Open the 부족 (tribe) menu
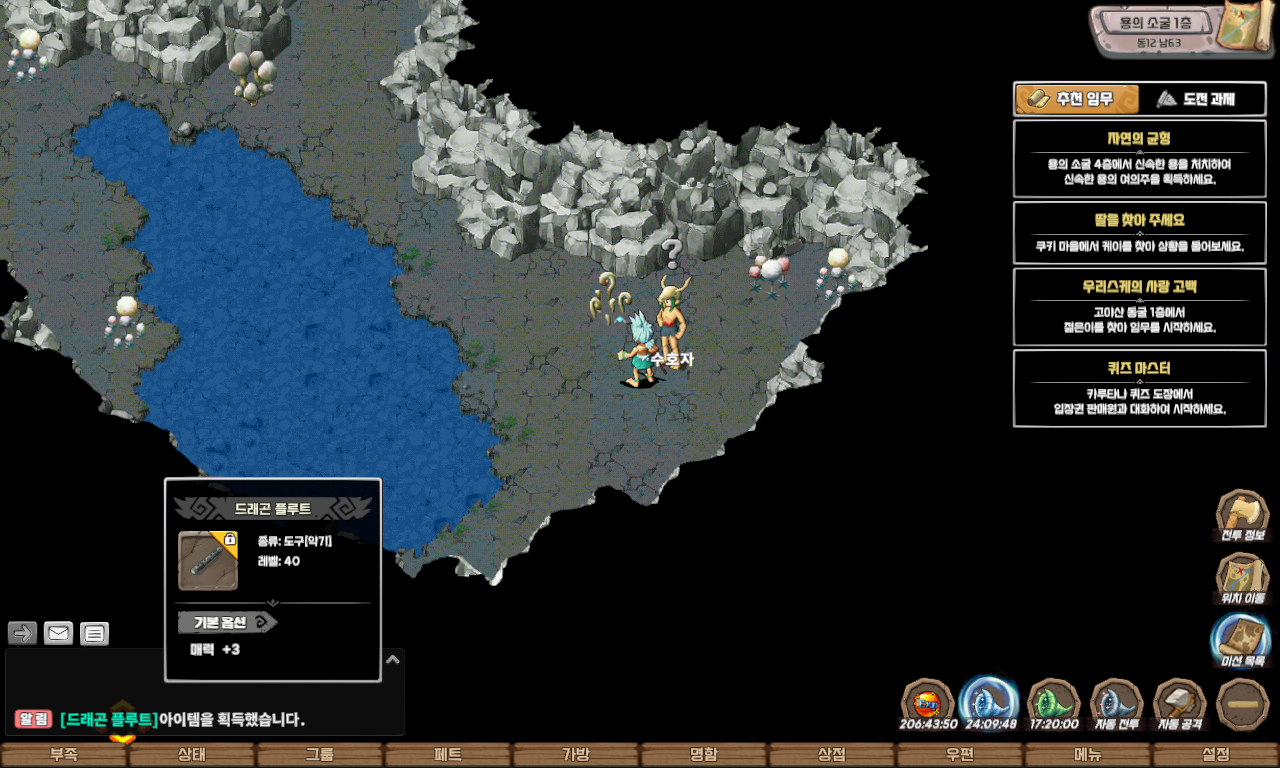 64,755
